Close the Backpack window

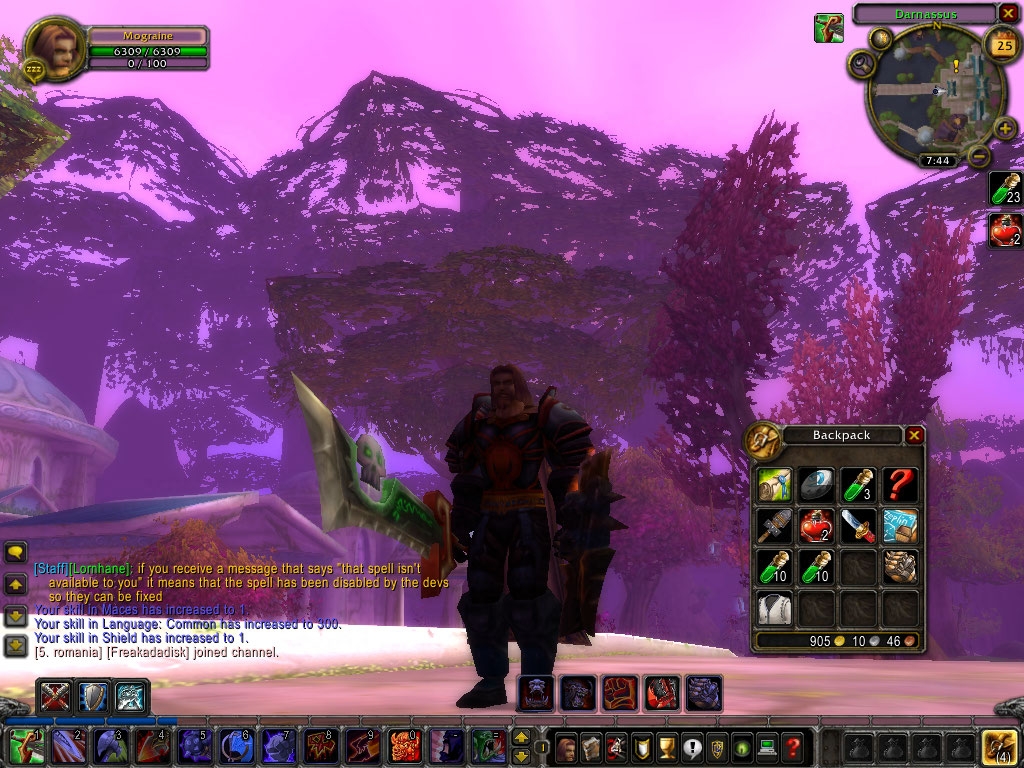(x=914, y=435)
